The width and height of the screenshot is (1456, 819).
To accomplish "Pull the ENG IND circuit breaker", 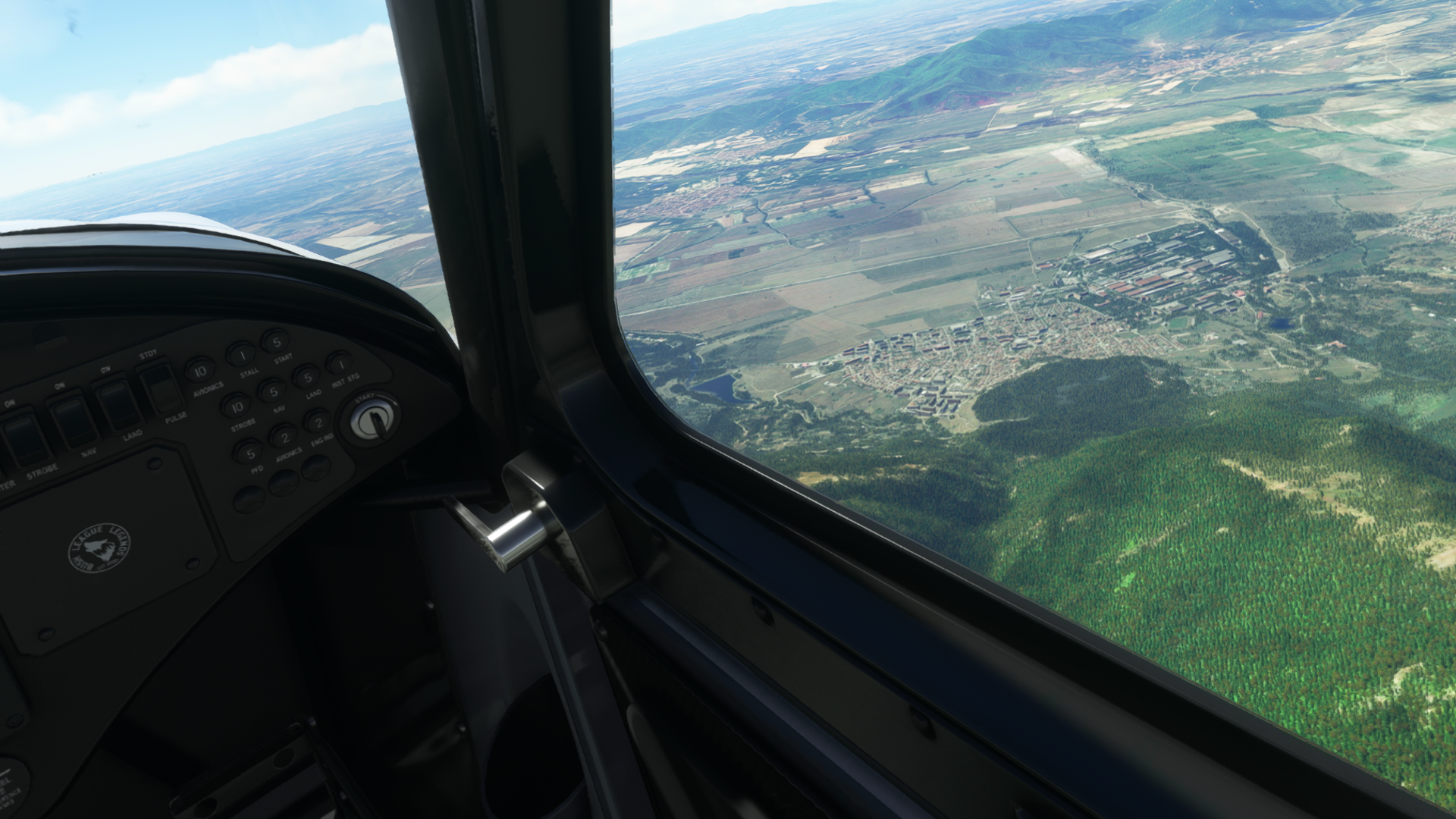I will [x=318, y=421].
